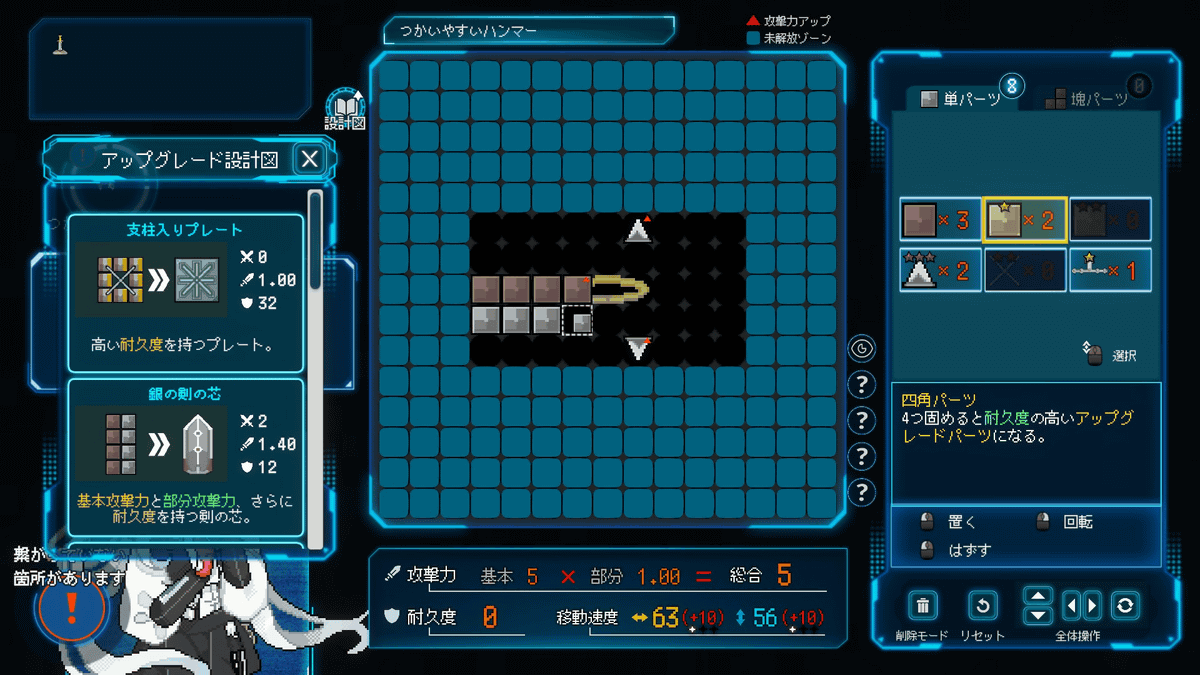Select the 支柱入りプレート blueprint card
This screenshot has width=1200, height=675.
pyautogui.click(x=185, y=279)
